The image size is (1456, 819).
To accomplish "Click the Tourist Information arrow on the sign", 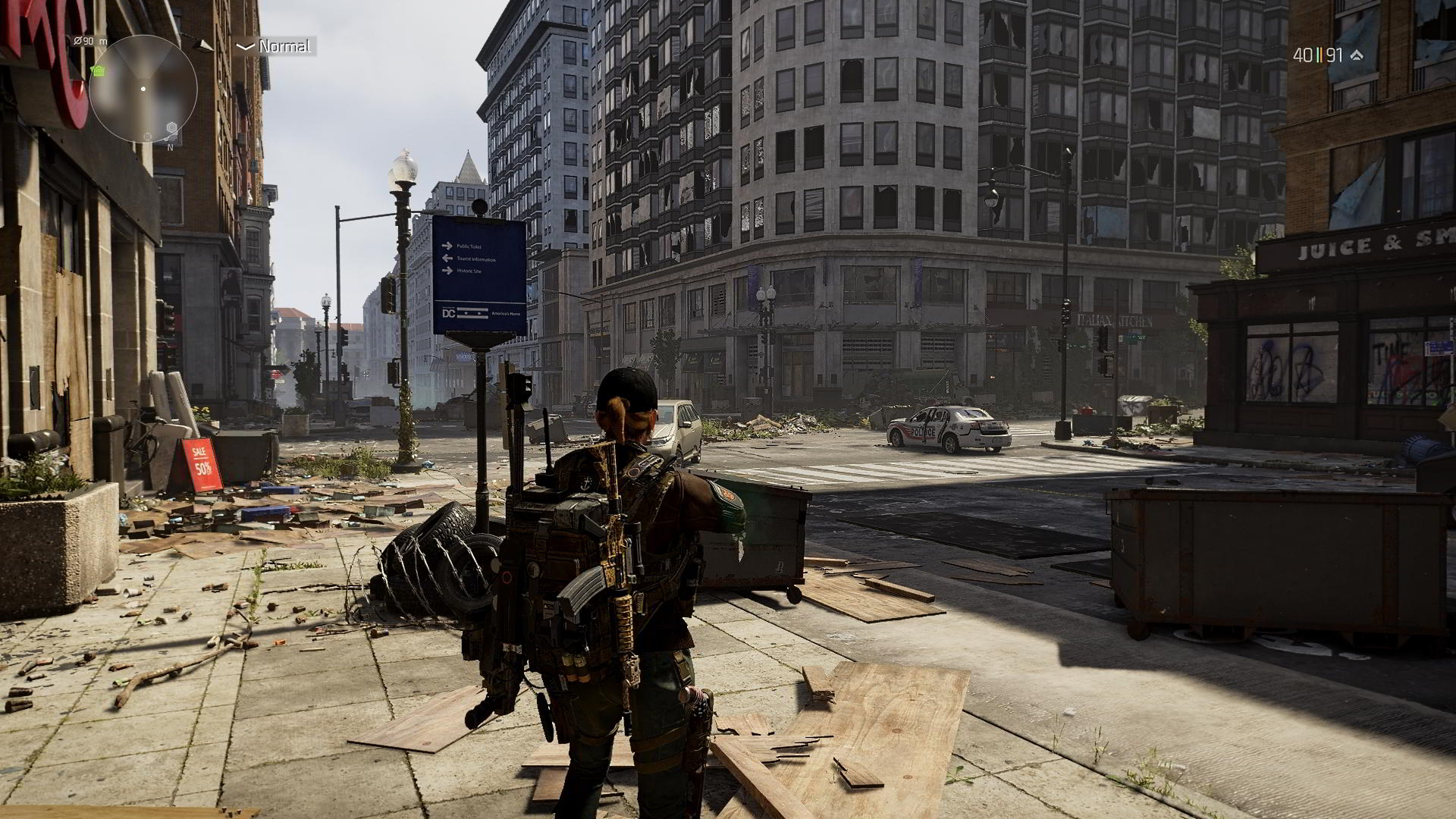I will click(x=447, y=258).
